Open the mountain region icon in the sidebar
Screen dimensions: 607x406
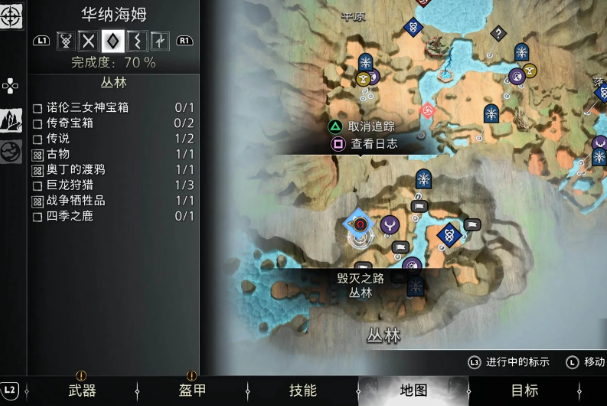(11, 120)
